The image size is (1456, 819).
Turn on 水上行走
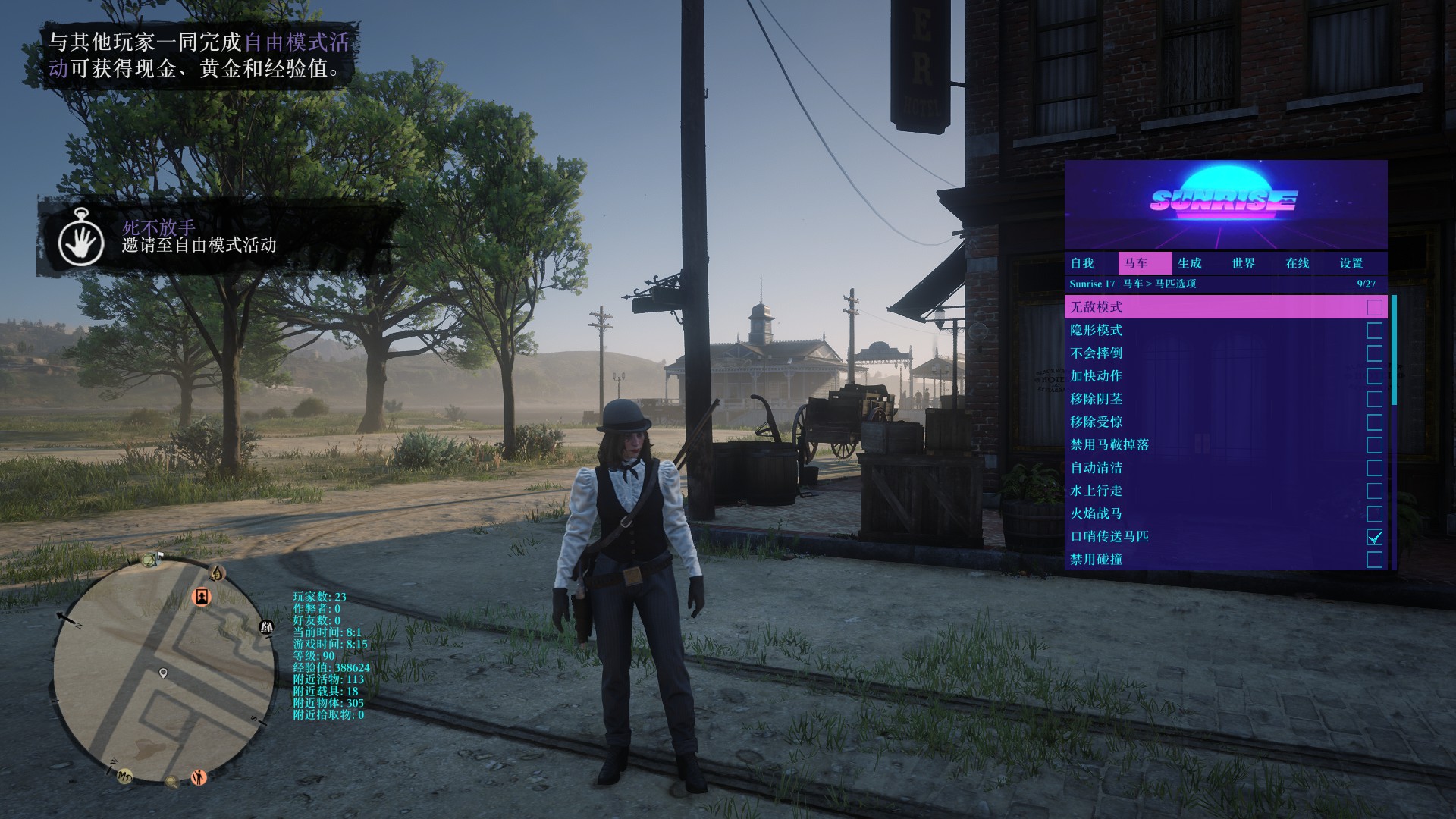click(1374, 491)
